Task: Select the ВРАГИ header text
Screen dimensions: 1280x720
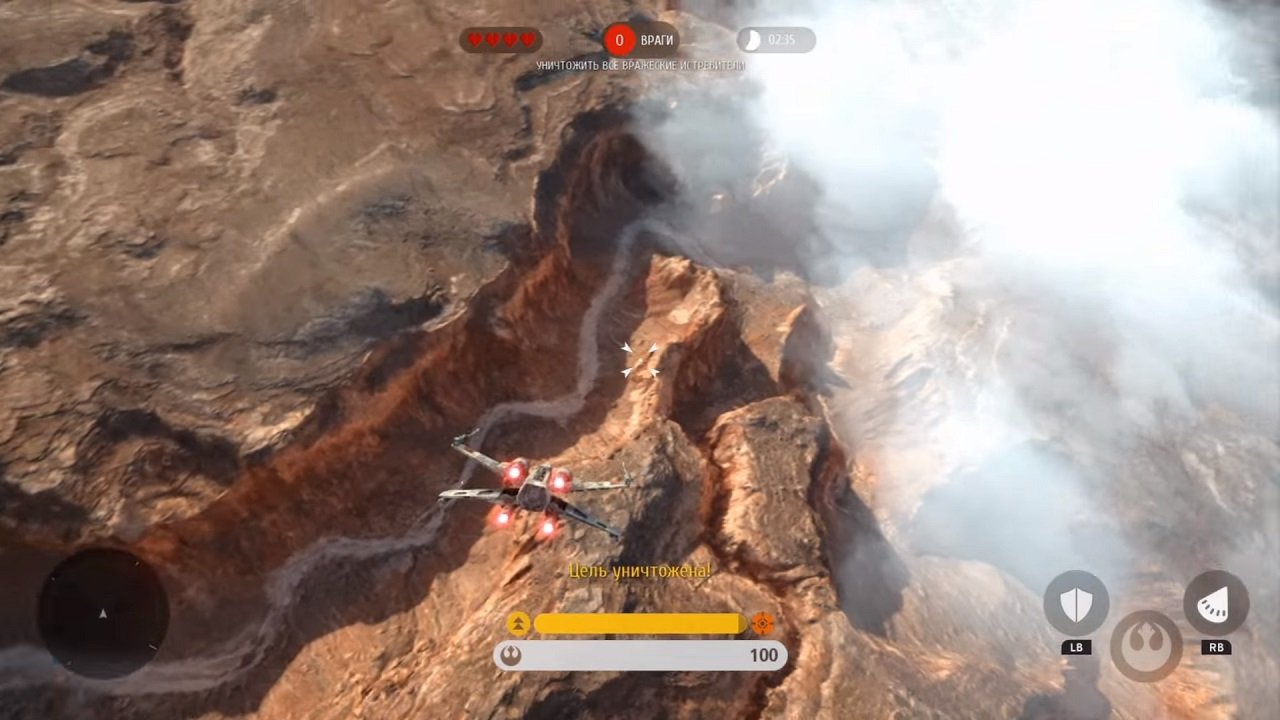Action: [x=655, y=40]
